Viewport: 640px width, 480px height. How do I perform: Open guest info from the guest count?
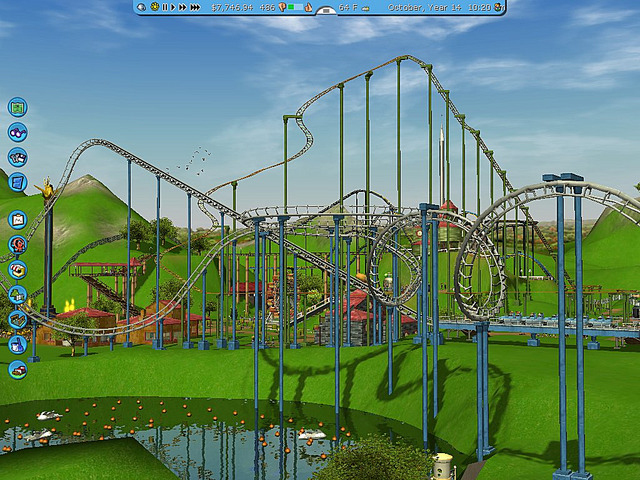(x=268, y=7)
